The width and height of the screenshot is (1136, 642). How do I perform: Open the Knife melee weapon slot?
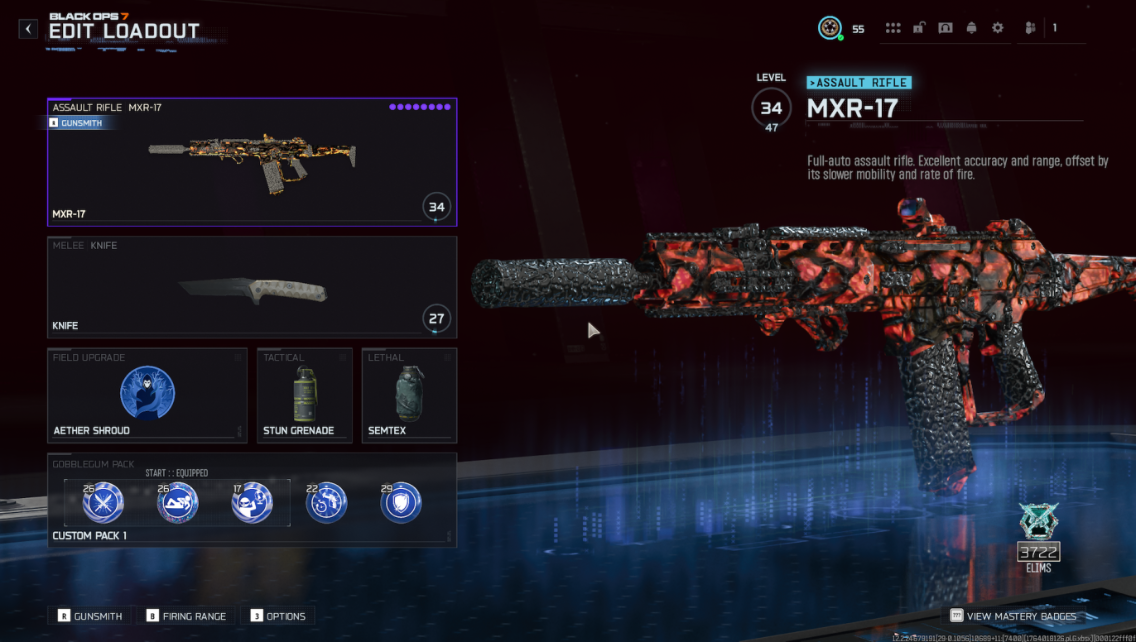point(252,285)
